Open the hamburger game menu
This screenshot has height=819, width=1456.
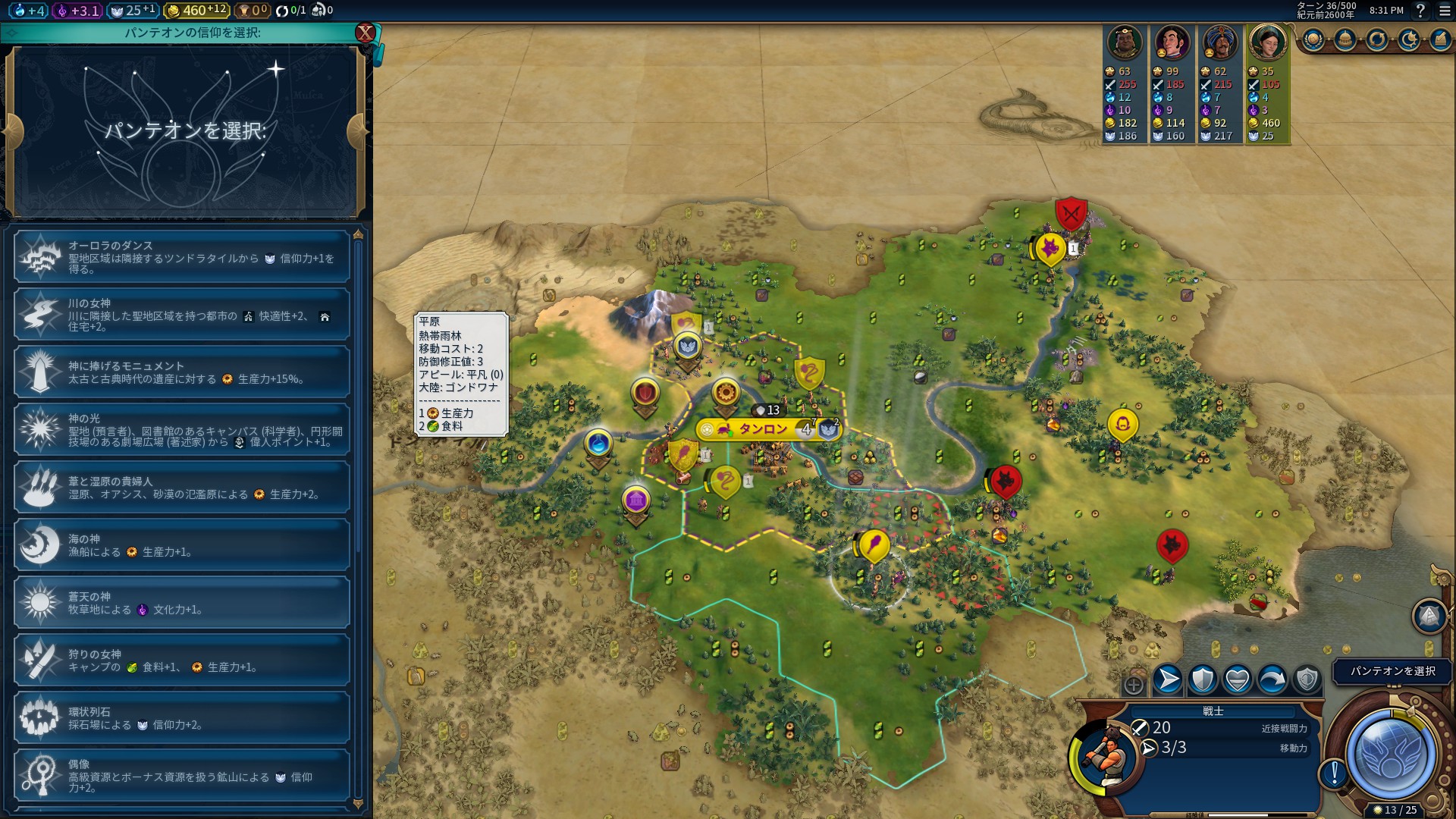pos(1445,11)
